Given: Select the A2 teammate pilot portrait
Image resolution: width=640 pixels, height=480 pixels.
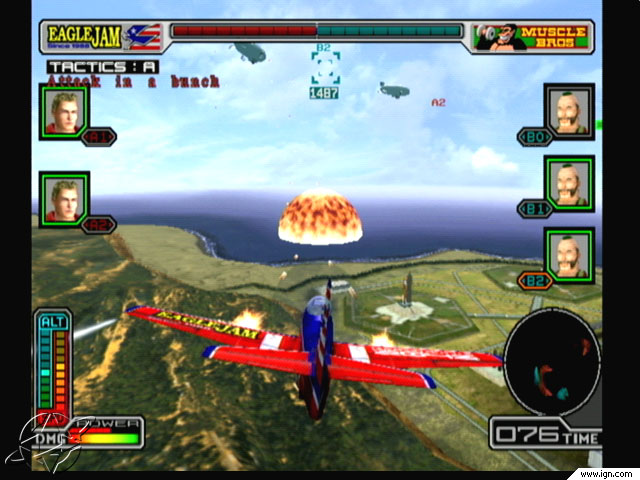Looking at the screenshot, I should [x=64, y=196].
